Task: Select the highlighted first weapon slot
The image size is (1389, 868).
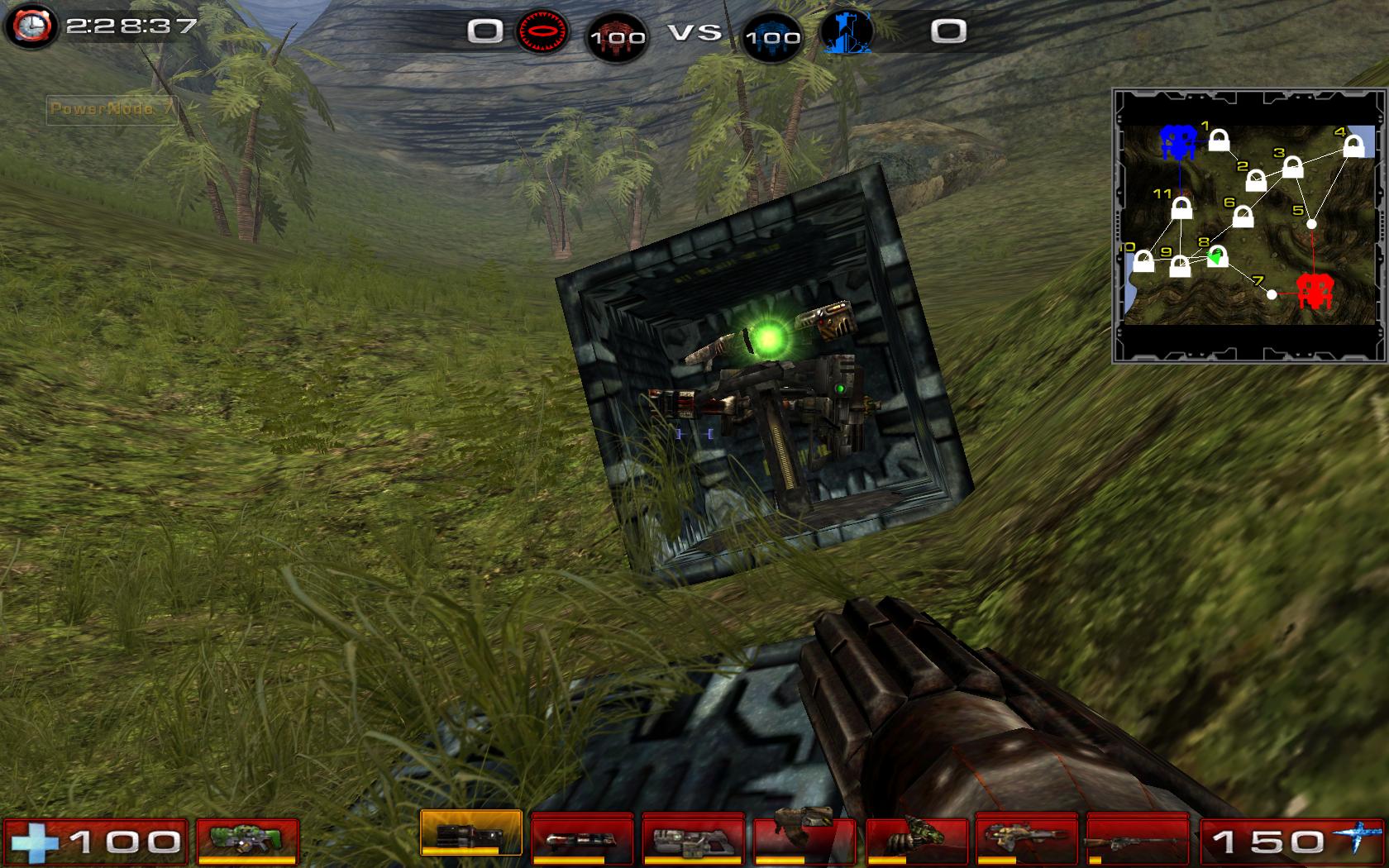Action: [x=471, y=832]
